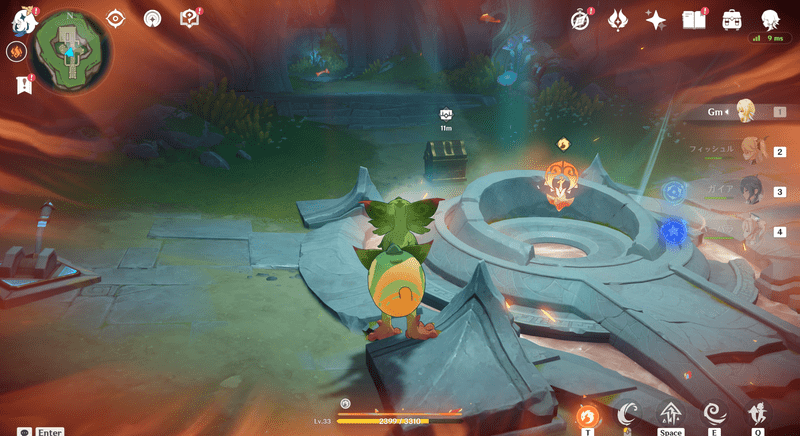This screenshot has height=436, width=800.
Task: Select party member Gm
Action: click(744, 112)
